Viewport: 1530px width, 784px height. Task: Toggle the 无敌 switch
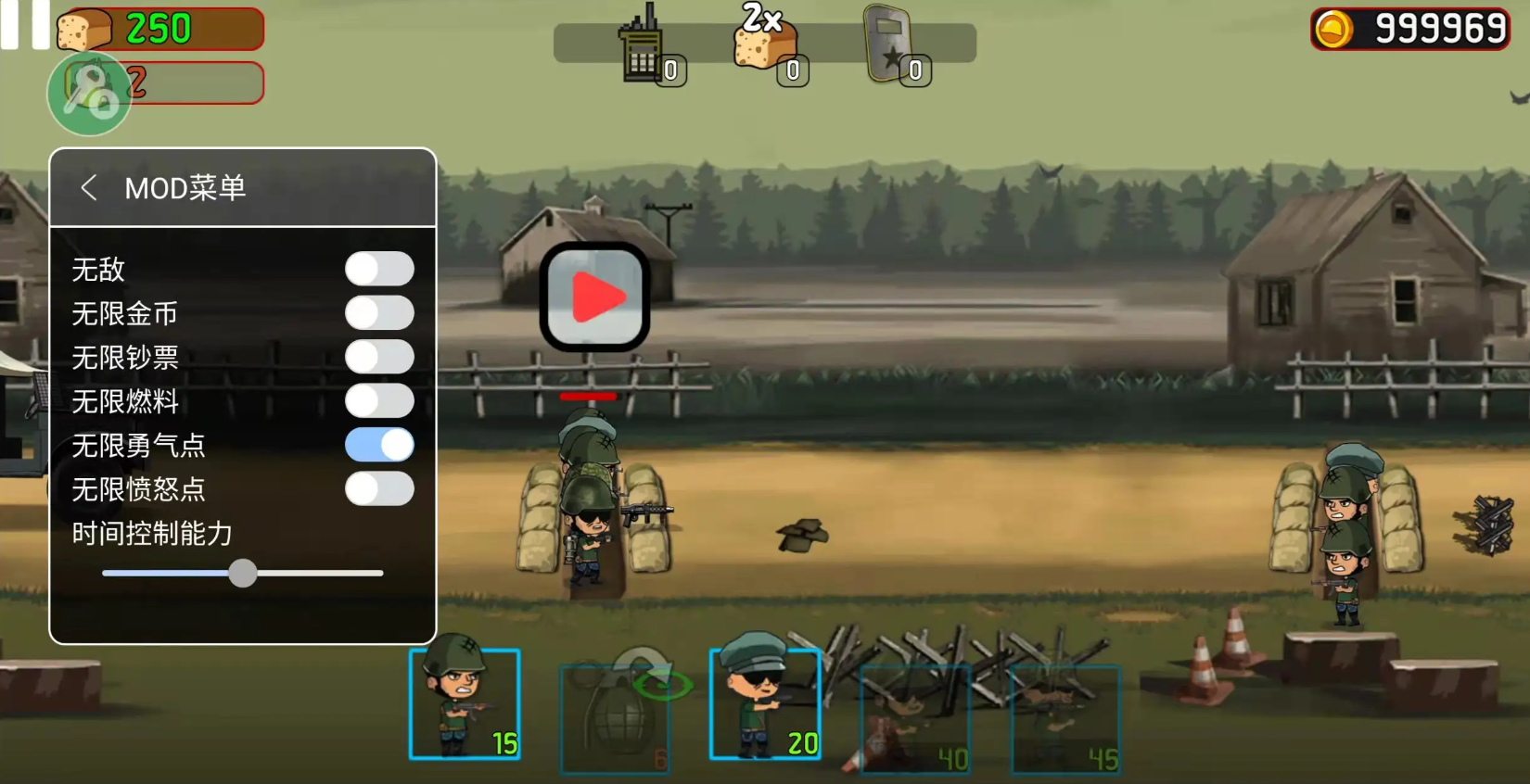click(x=379, y=269)
